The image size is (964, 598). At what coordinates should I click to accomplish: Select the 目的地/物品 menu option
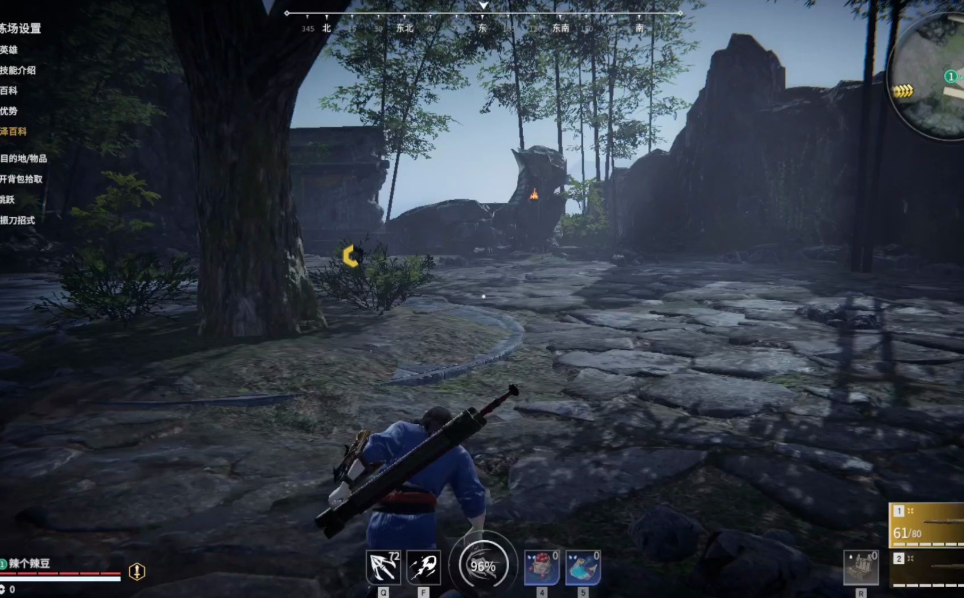[x=23, y=158]
